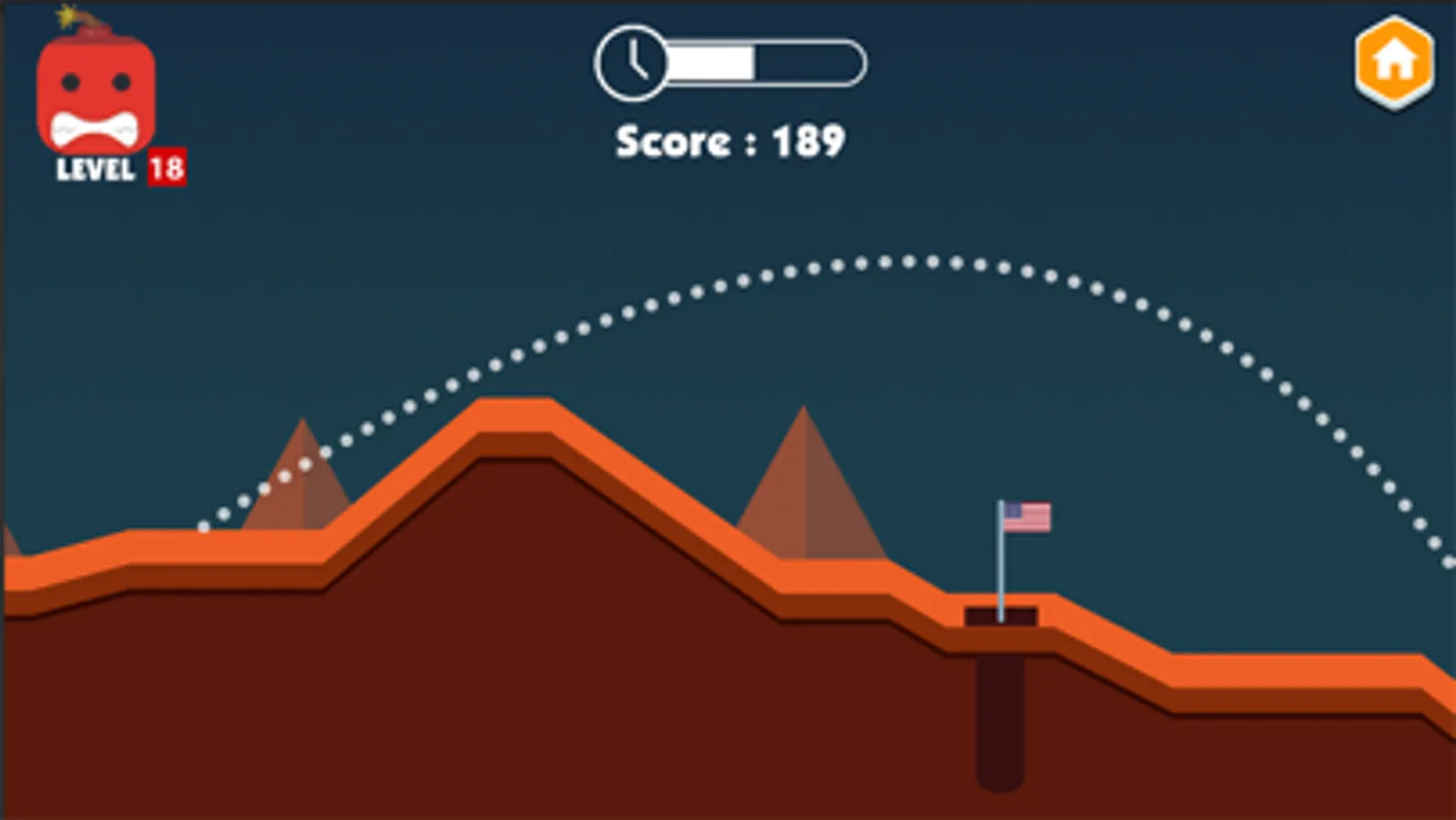Screen dimensions: 1456x820
Task: Click the American flag marking the hole
Action: tap(1027, 518)
